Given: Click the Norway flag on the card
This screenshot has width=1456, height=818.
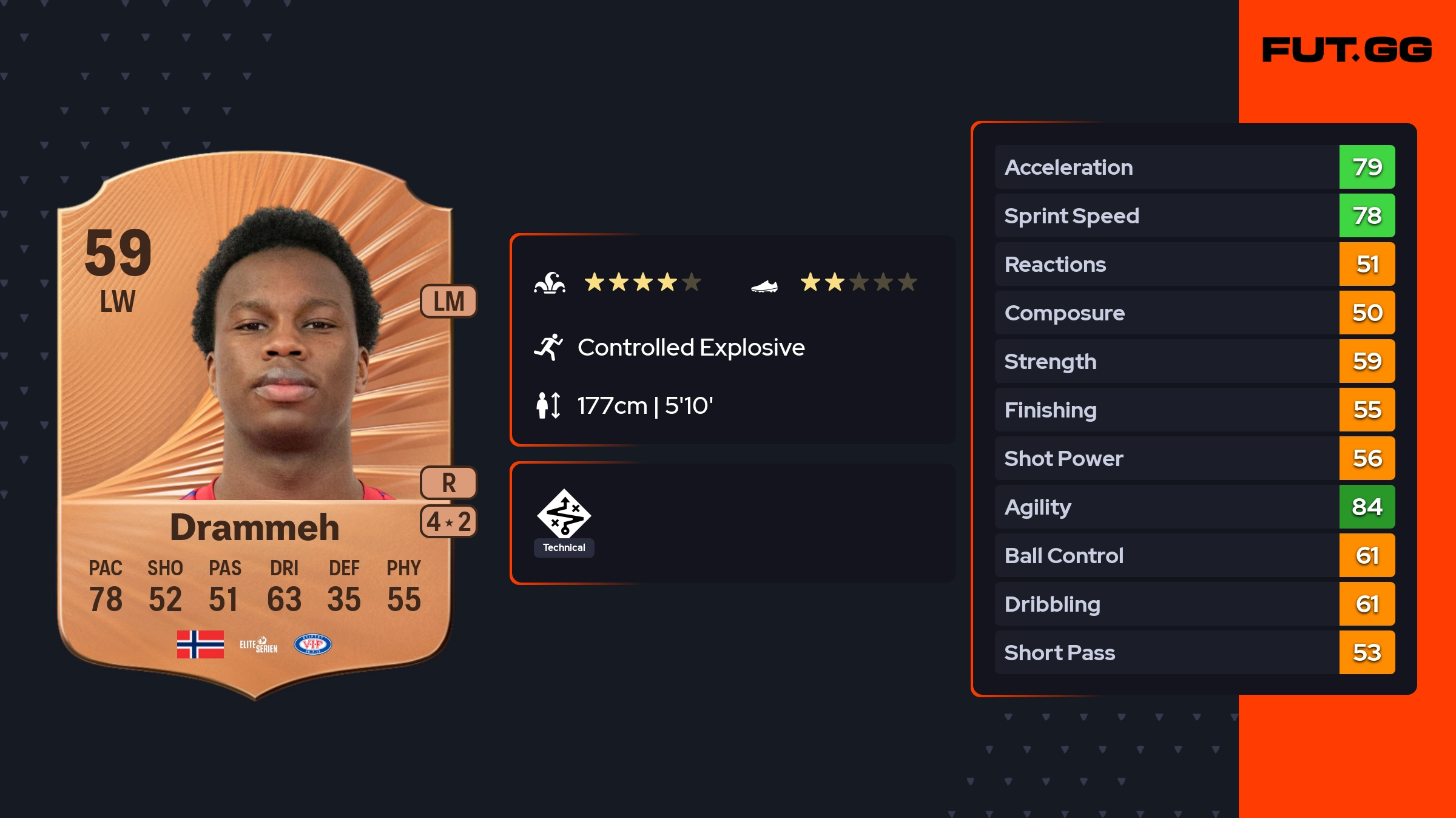Looking at the screenshot, I should (200, 644).
